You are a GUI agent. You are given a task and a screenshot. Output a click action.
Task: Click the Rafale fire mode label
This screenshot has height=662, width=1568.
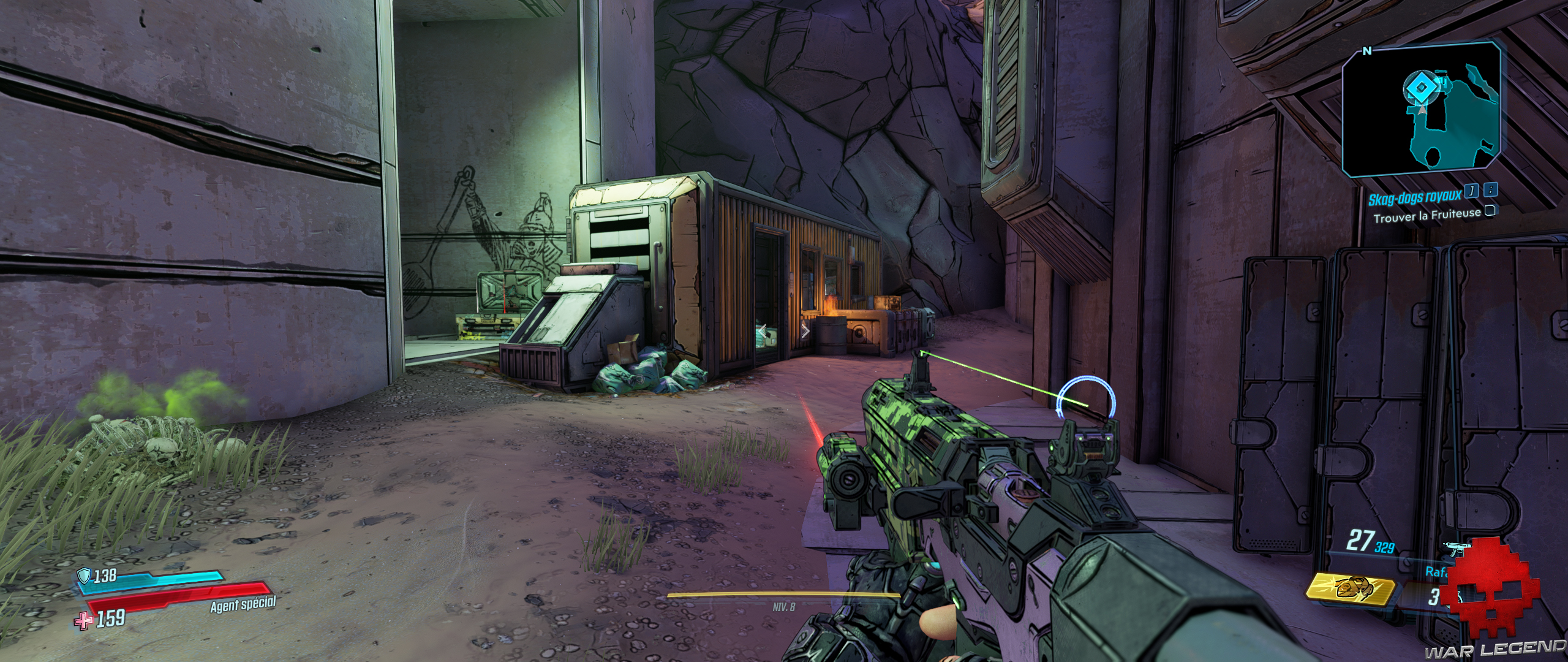(x=1439, y=573)
